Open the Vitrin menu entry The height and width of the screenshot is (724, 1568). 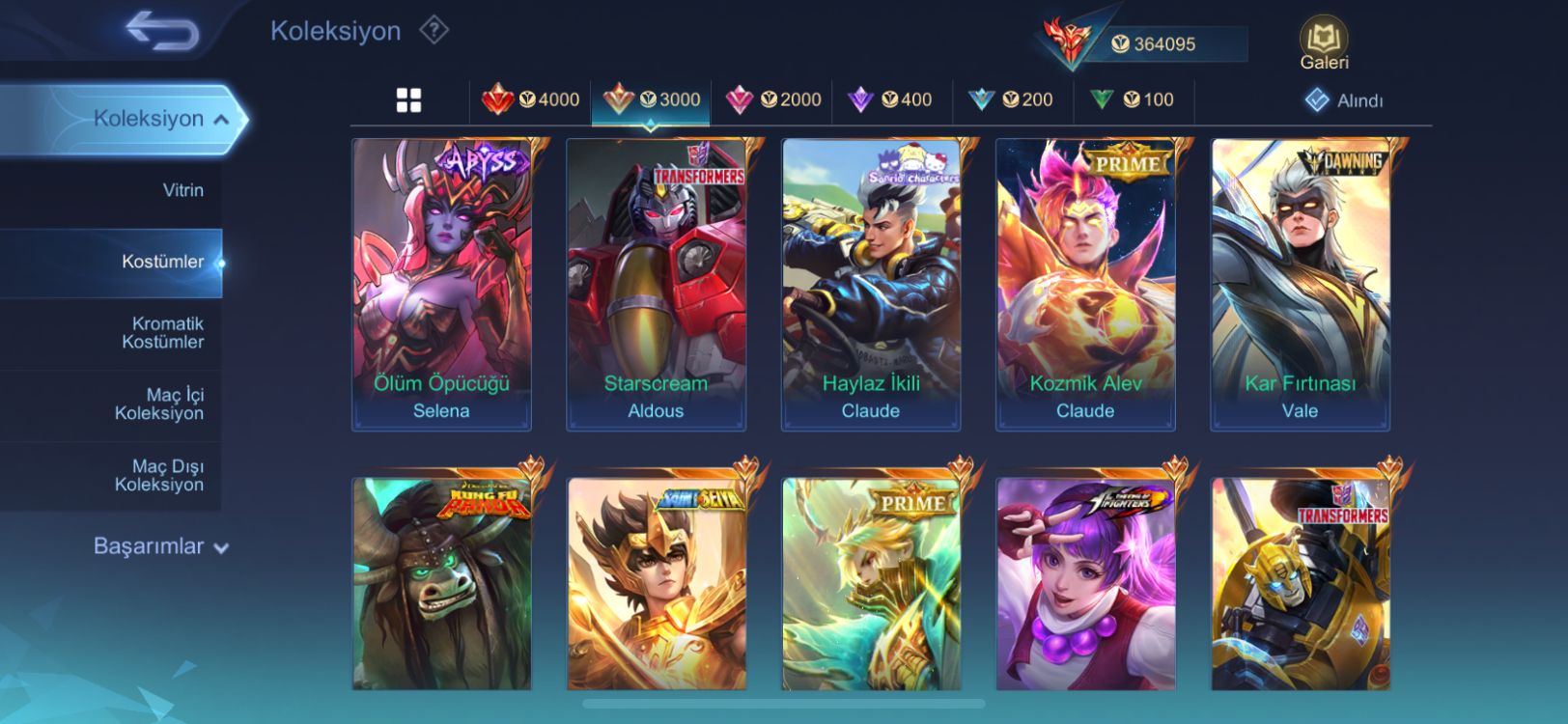point(182,190)
